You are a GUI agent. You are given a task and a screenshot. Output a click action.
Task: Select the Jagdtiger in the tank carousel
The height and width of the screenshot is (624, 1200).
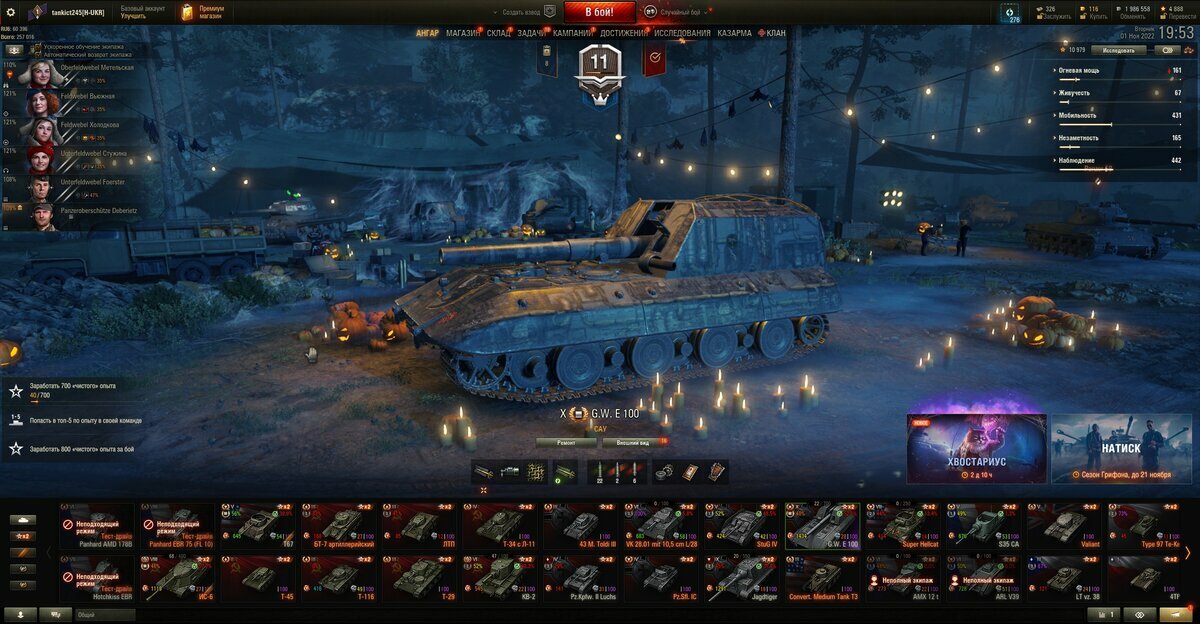(x=742, y=578)
